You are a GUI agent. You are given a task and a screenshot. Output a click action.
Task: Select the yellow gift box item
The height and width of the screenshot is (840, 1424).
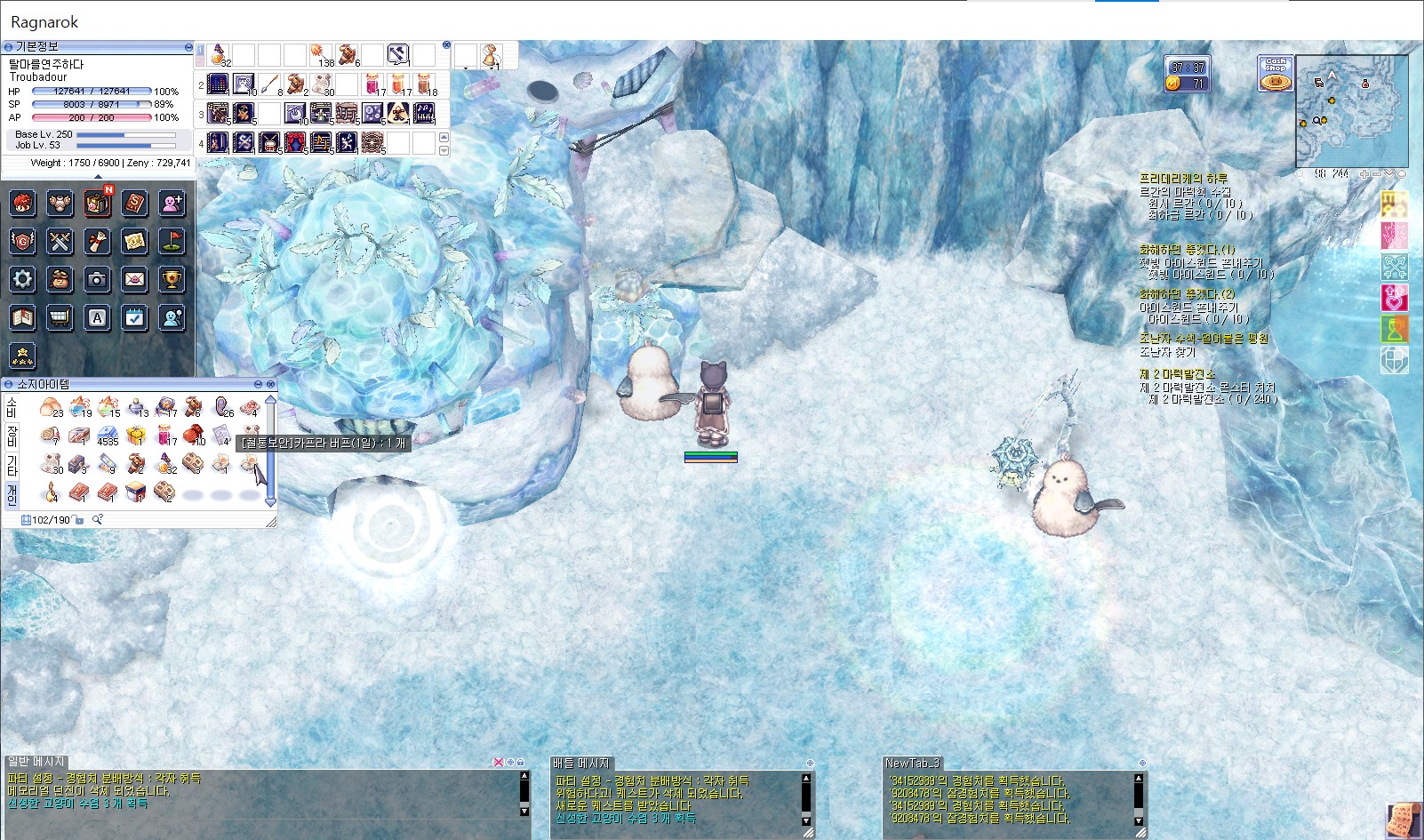point(135,436)
